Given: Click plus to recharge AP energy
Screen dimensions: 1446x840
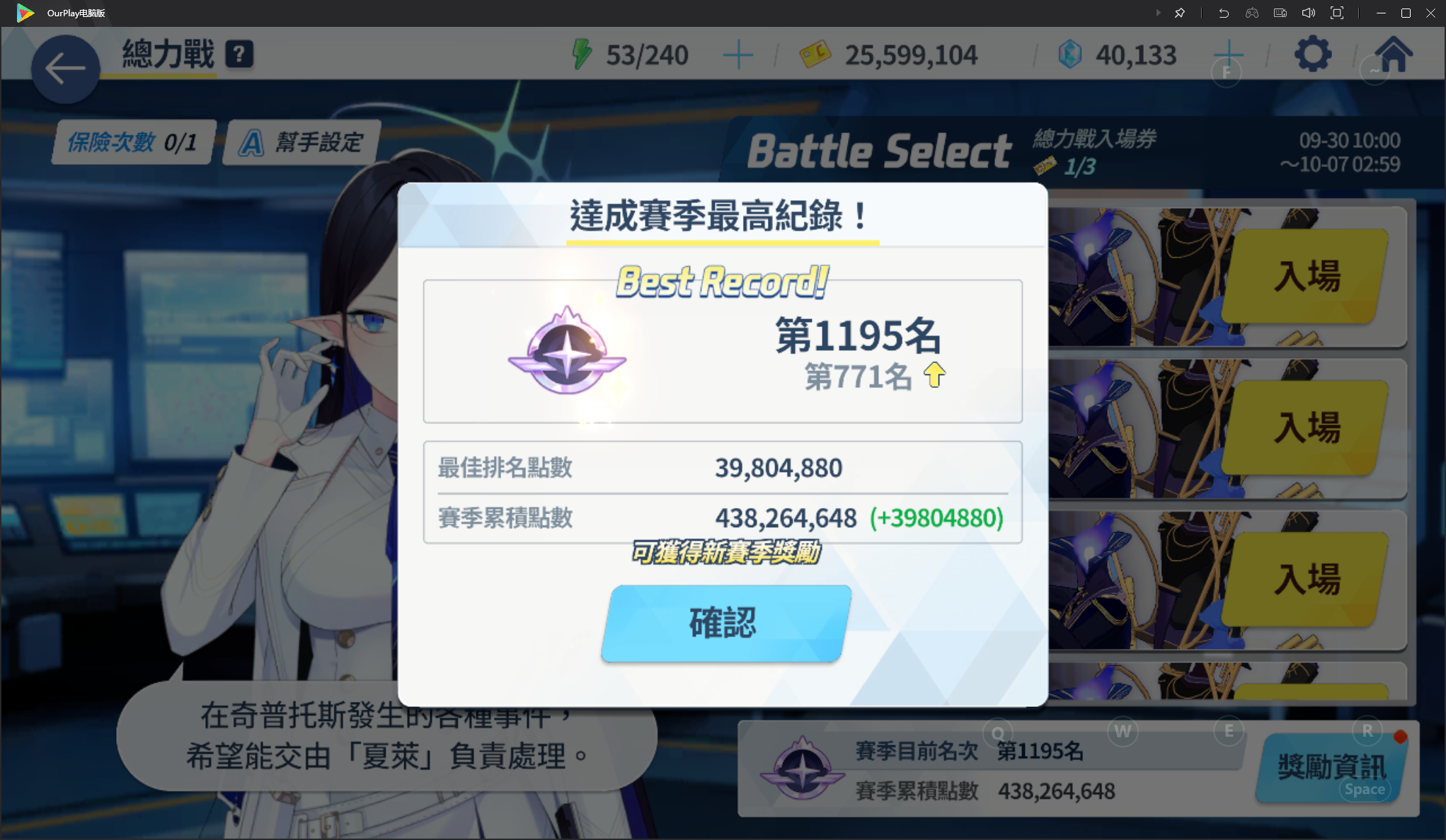Looking at the screenshot, I should 738,54.
